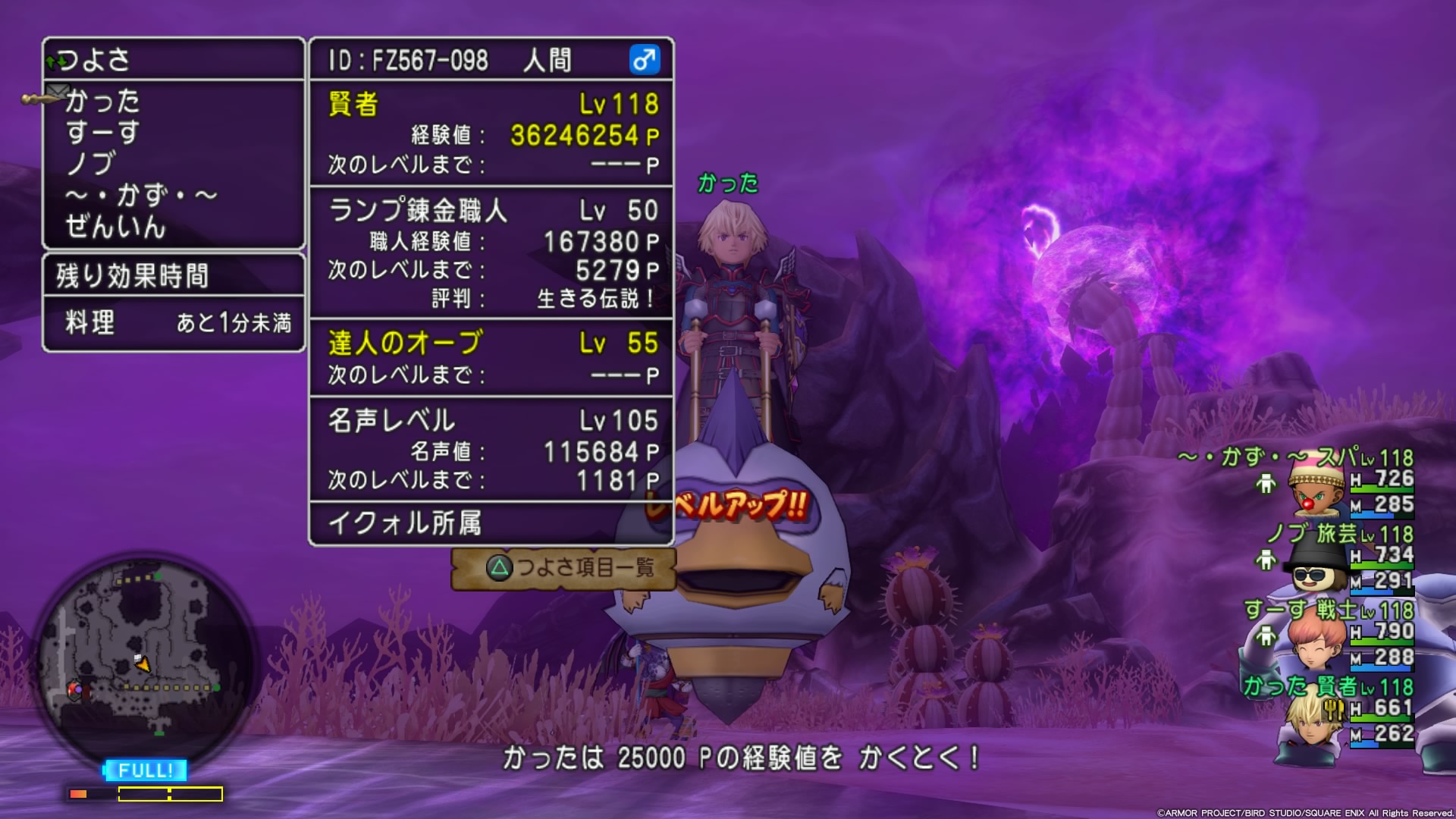Viewport: 1456px width, 819px height.
Task: Click the 料理 remaining effect row
Action: pyautogui.click(x=174, y=323)
